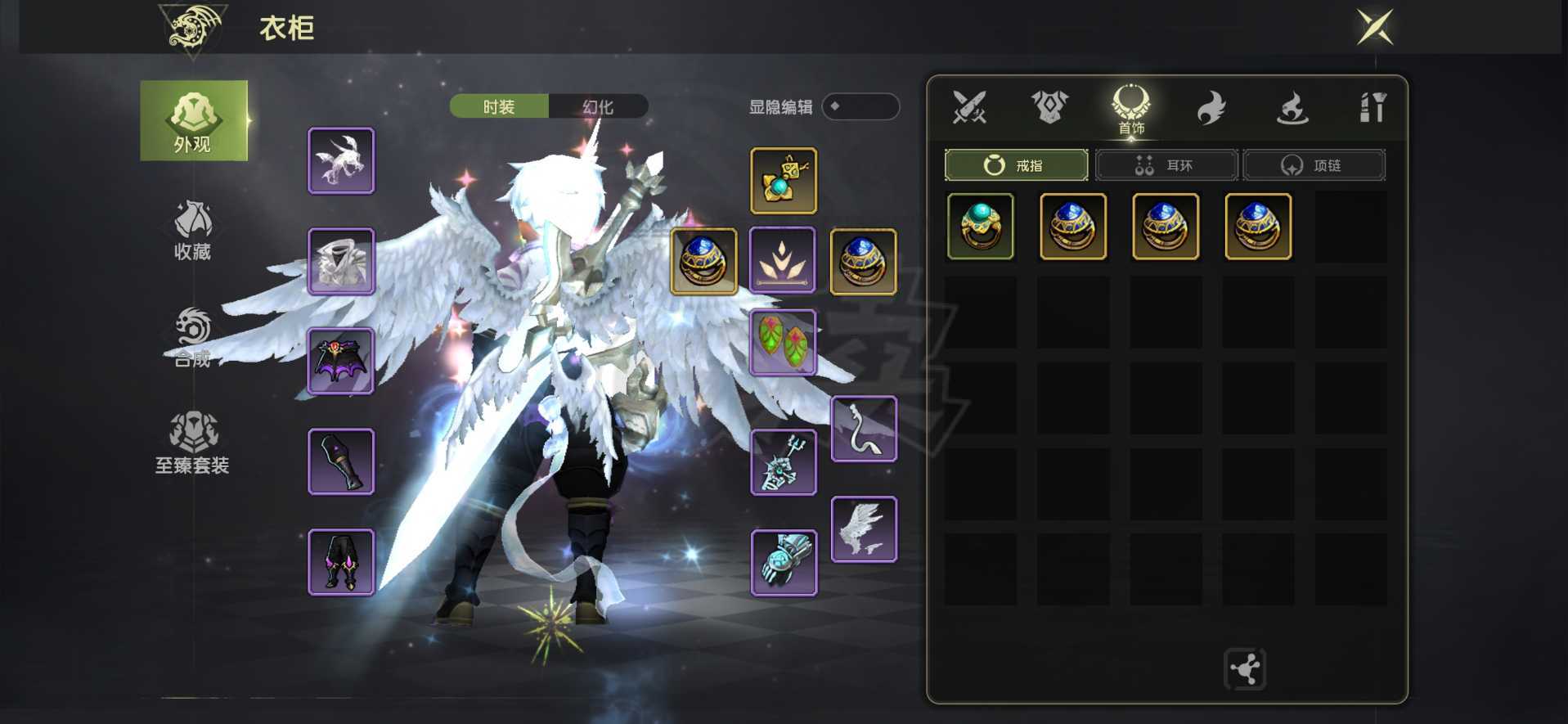Select the 戒指 ring sub-tab
The image size is (1568, 724).
tap(1016, 165)
